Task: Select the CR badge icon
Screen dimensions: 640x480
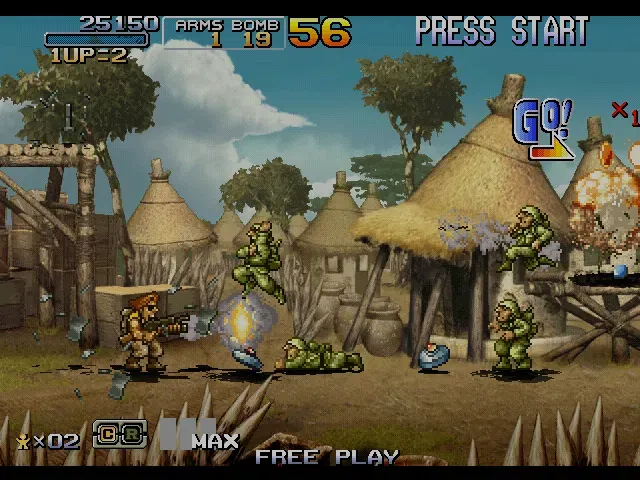Action: [x=120, y=435]
